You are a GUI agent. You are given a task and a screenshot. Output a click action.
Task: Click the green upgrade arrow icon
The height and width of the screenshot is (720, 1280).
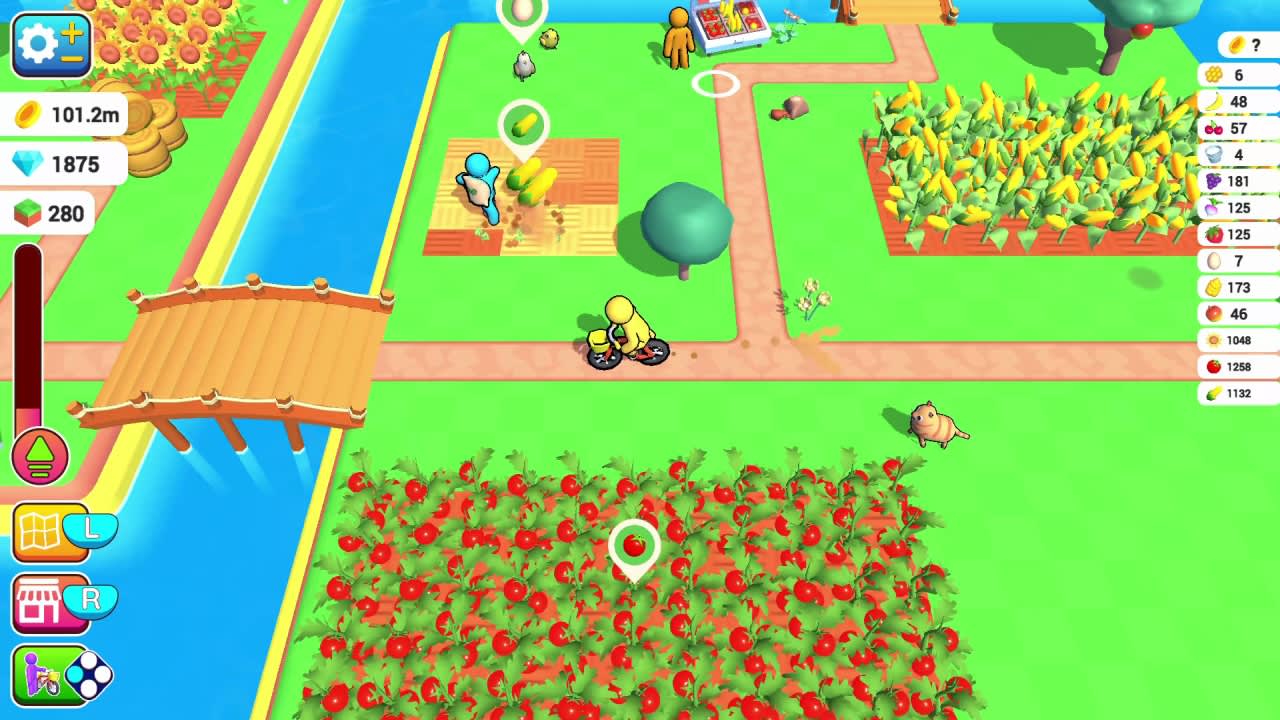click(x=40, y=455)
